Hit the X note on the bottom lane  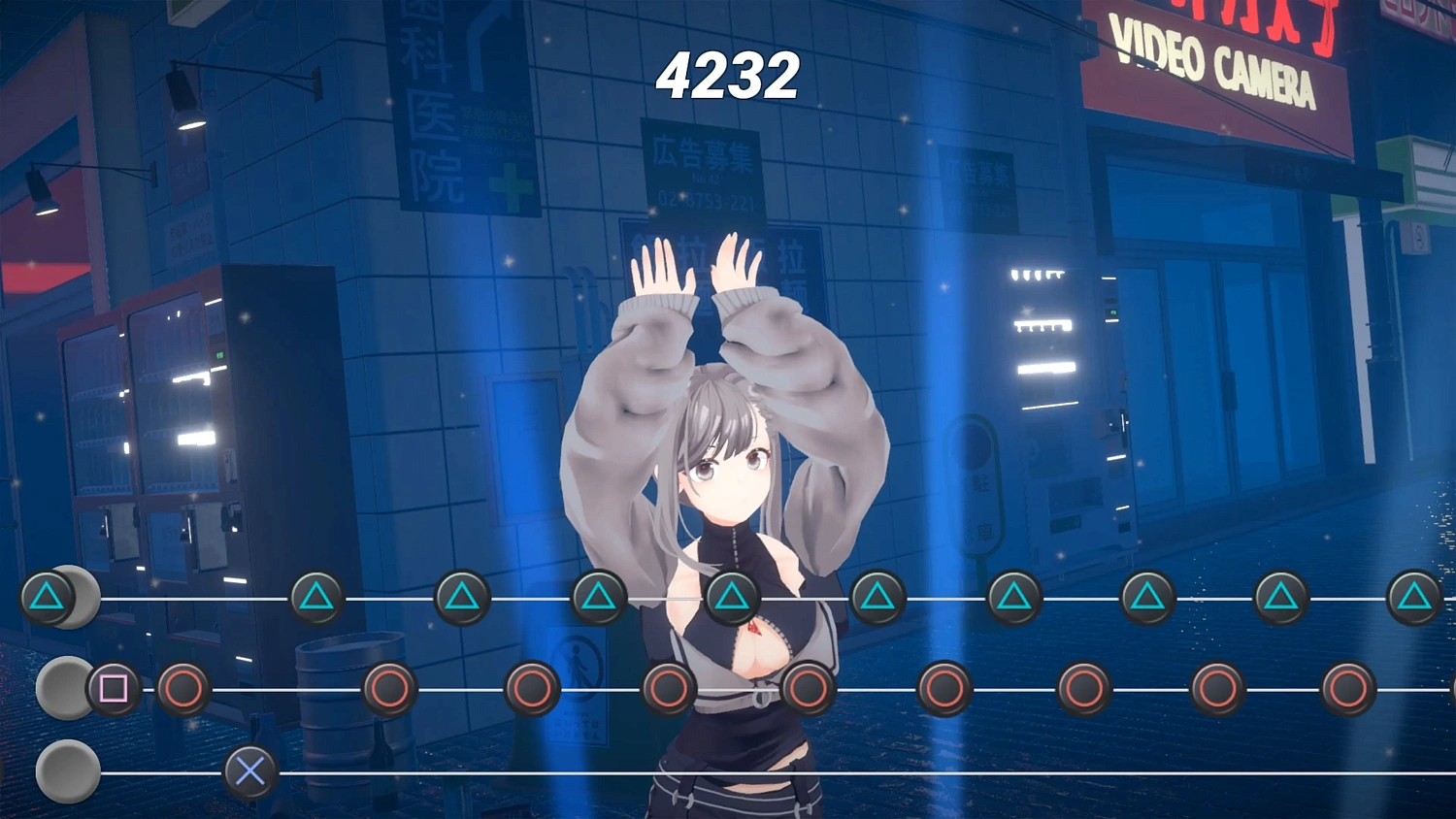[250, 771]
